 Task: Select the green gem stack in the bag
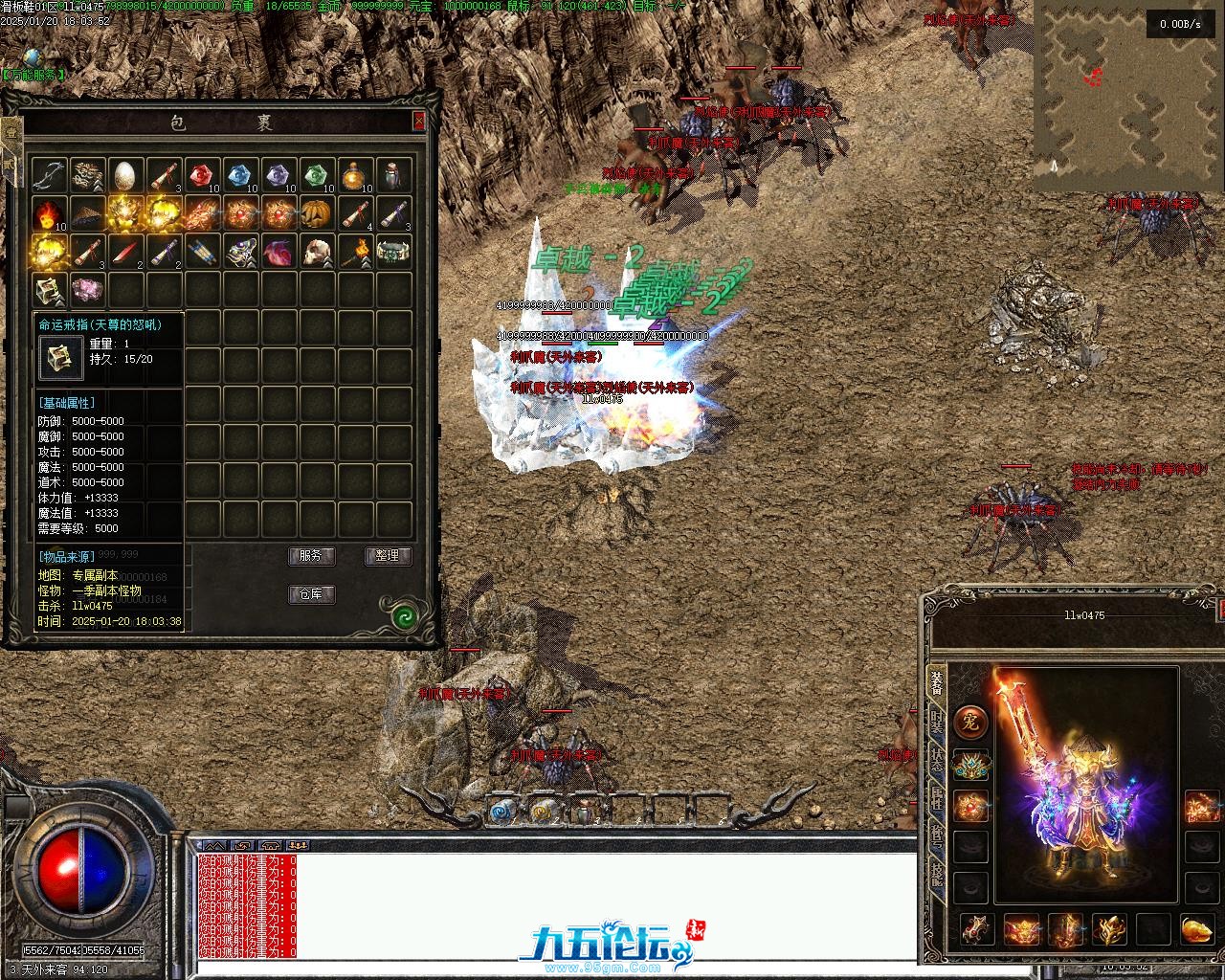coord(318,174)
